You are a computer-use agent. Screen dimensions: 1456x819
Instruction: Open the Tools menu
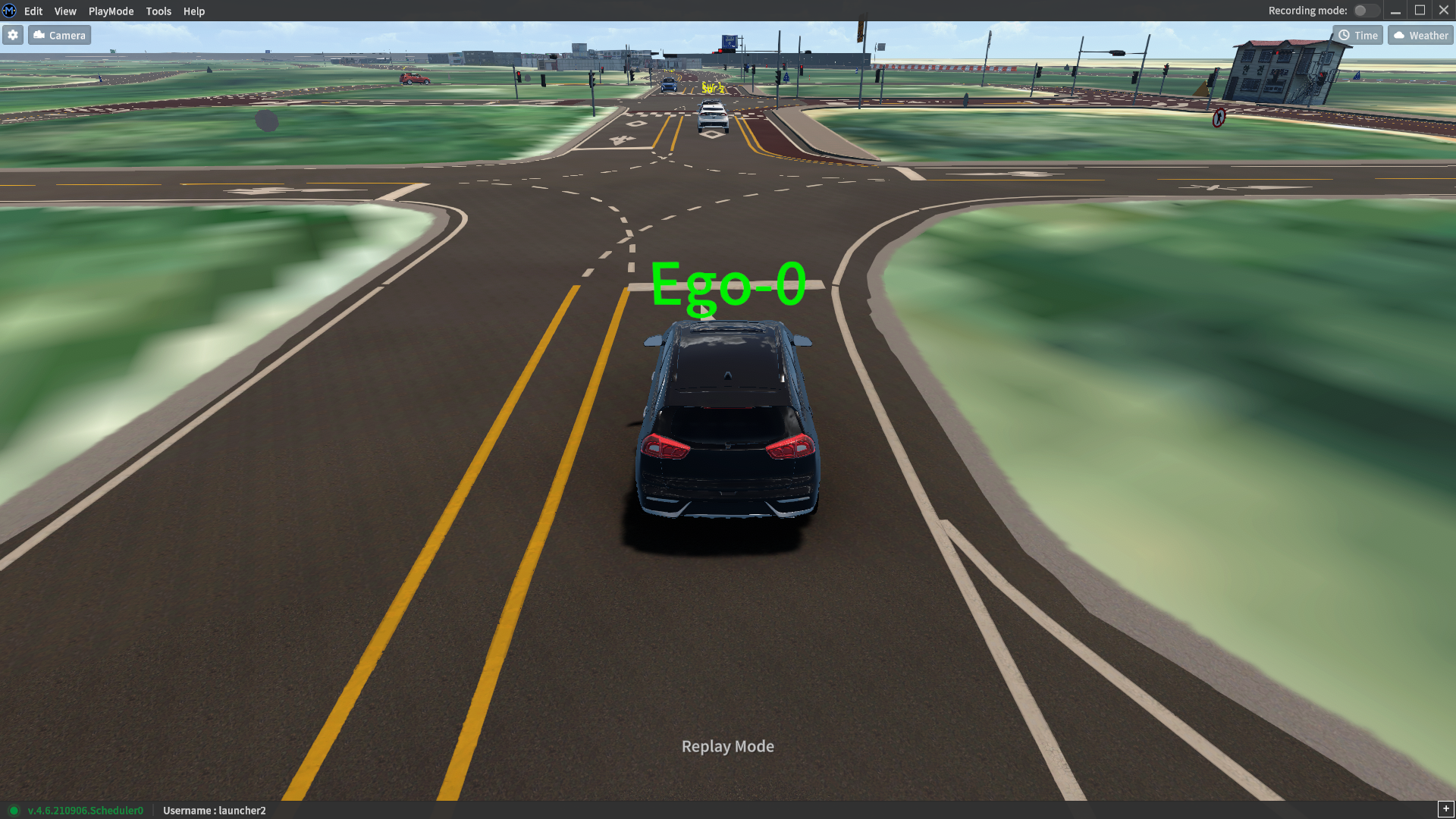click(x=158, y=11)
